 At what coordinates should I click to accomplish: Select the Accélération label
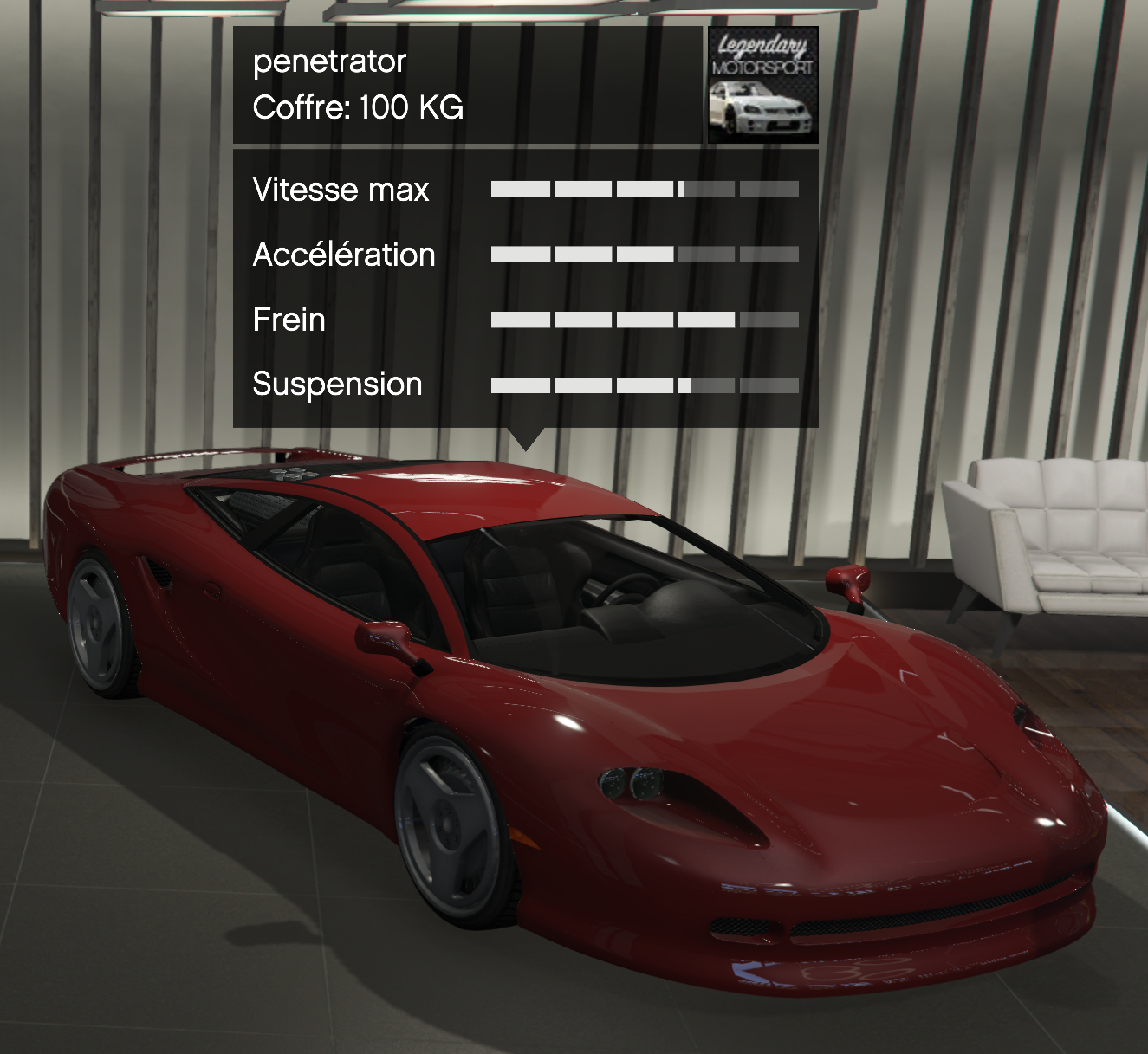343,255
